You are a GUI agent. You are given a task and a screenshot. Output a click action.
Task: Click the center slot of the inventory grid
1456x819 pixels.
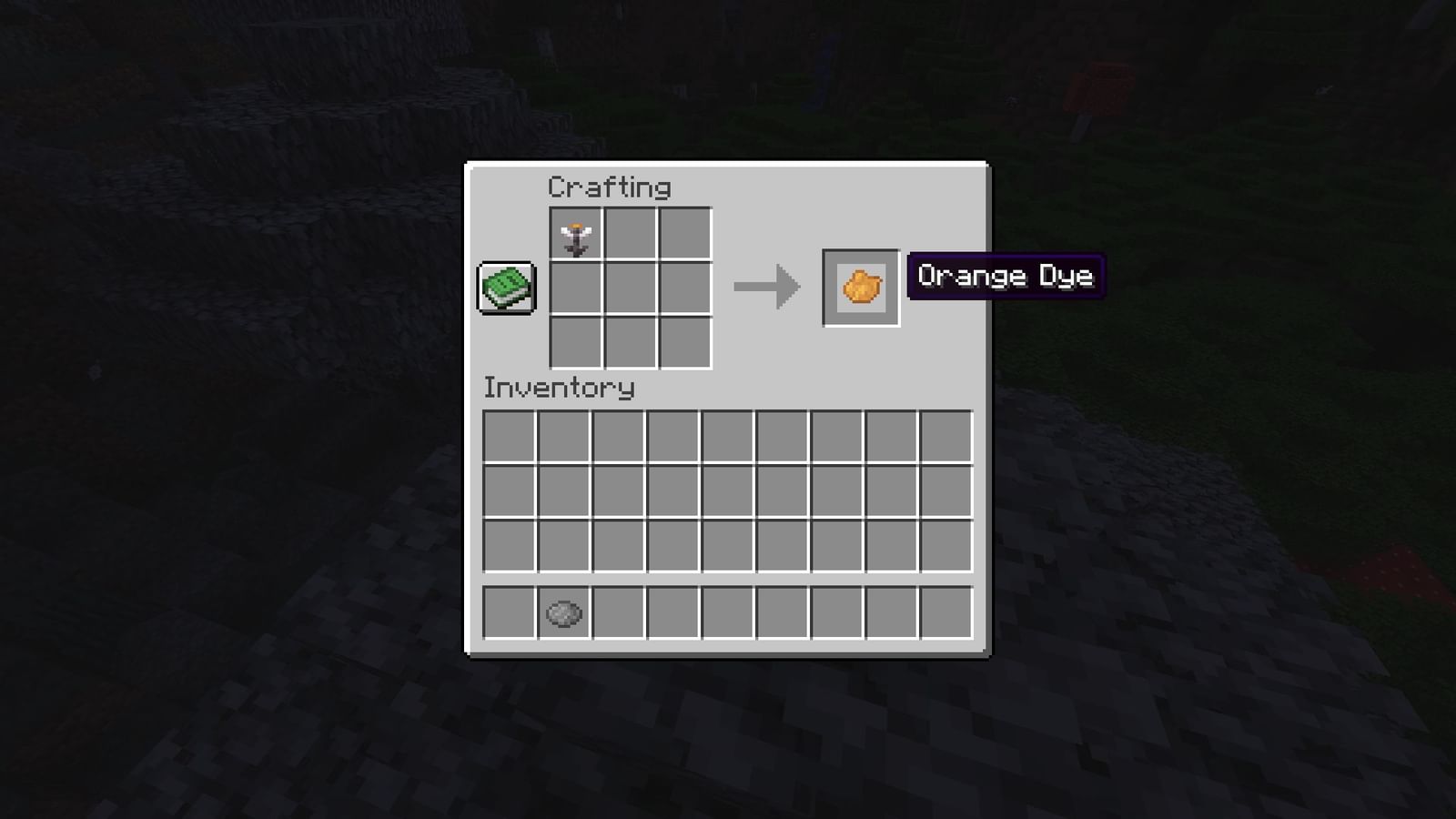click(x=727, y=491)
